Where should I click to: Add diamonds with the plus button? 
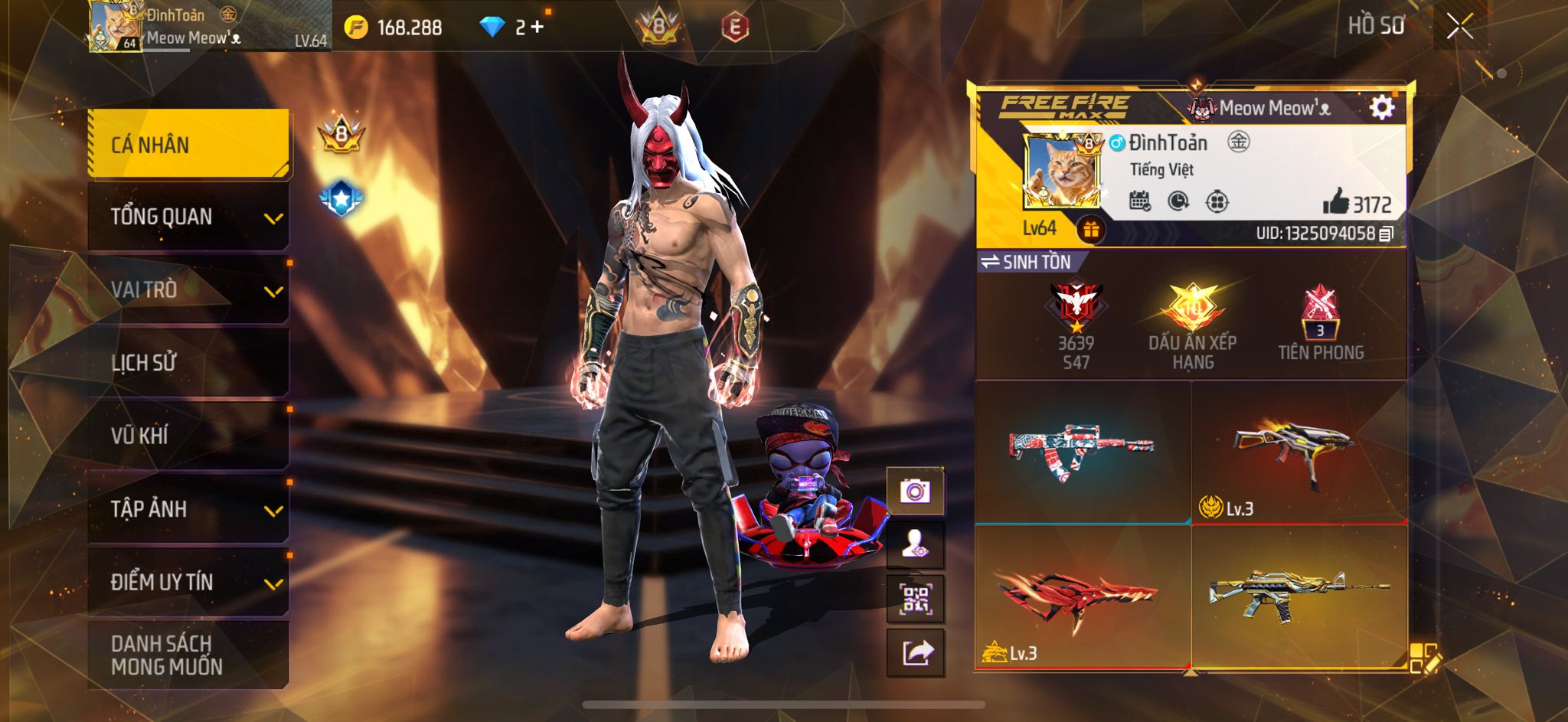[x=537, y=27]
